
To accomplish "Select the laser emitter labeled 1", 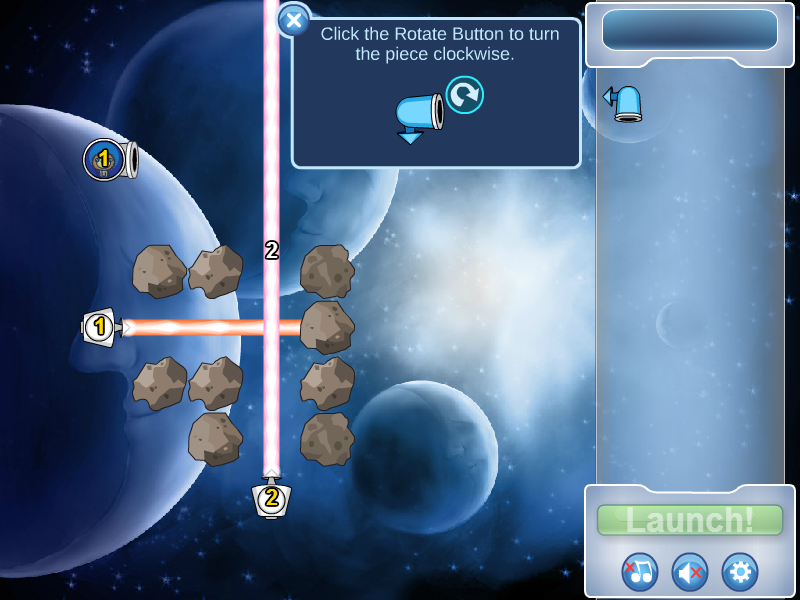I will point(100,327).
